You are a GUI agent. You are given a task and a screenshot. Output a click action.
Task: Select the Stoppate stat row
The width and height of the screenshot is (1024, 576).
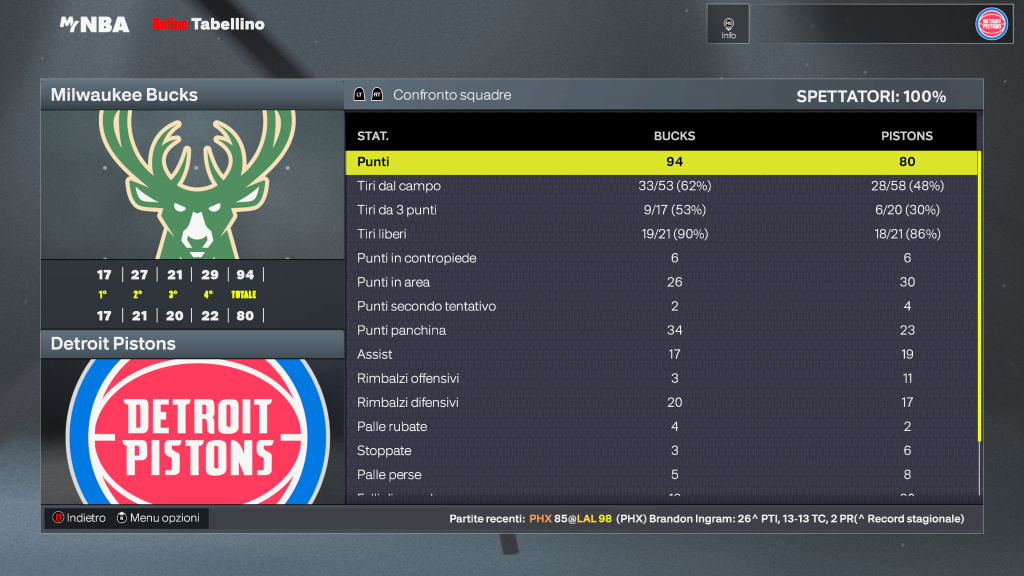click(660, 450)
